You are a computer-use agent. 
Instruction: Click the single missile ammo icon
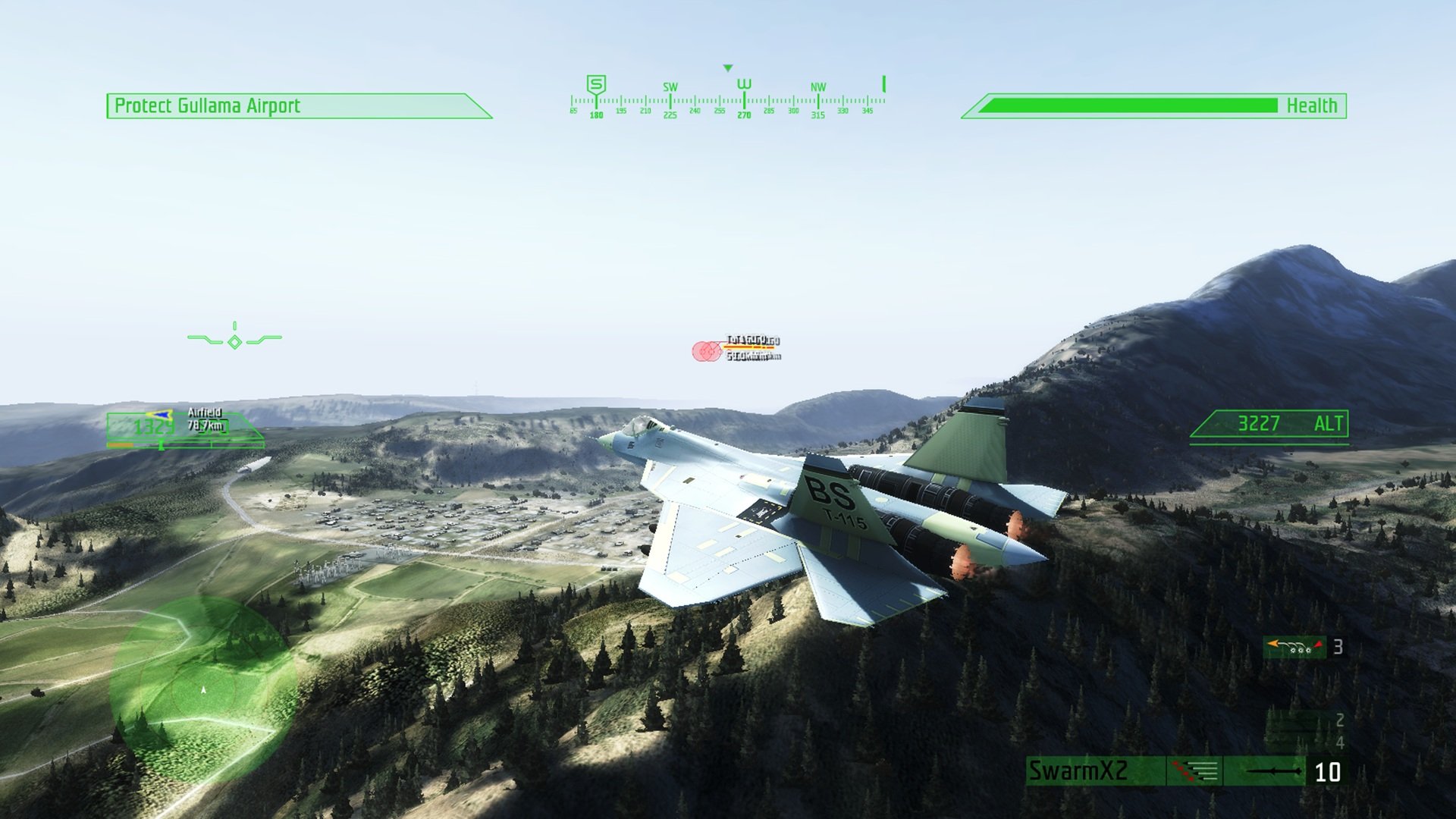[x=1272, y=770]
